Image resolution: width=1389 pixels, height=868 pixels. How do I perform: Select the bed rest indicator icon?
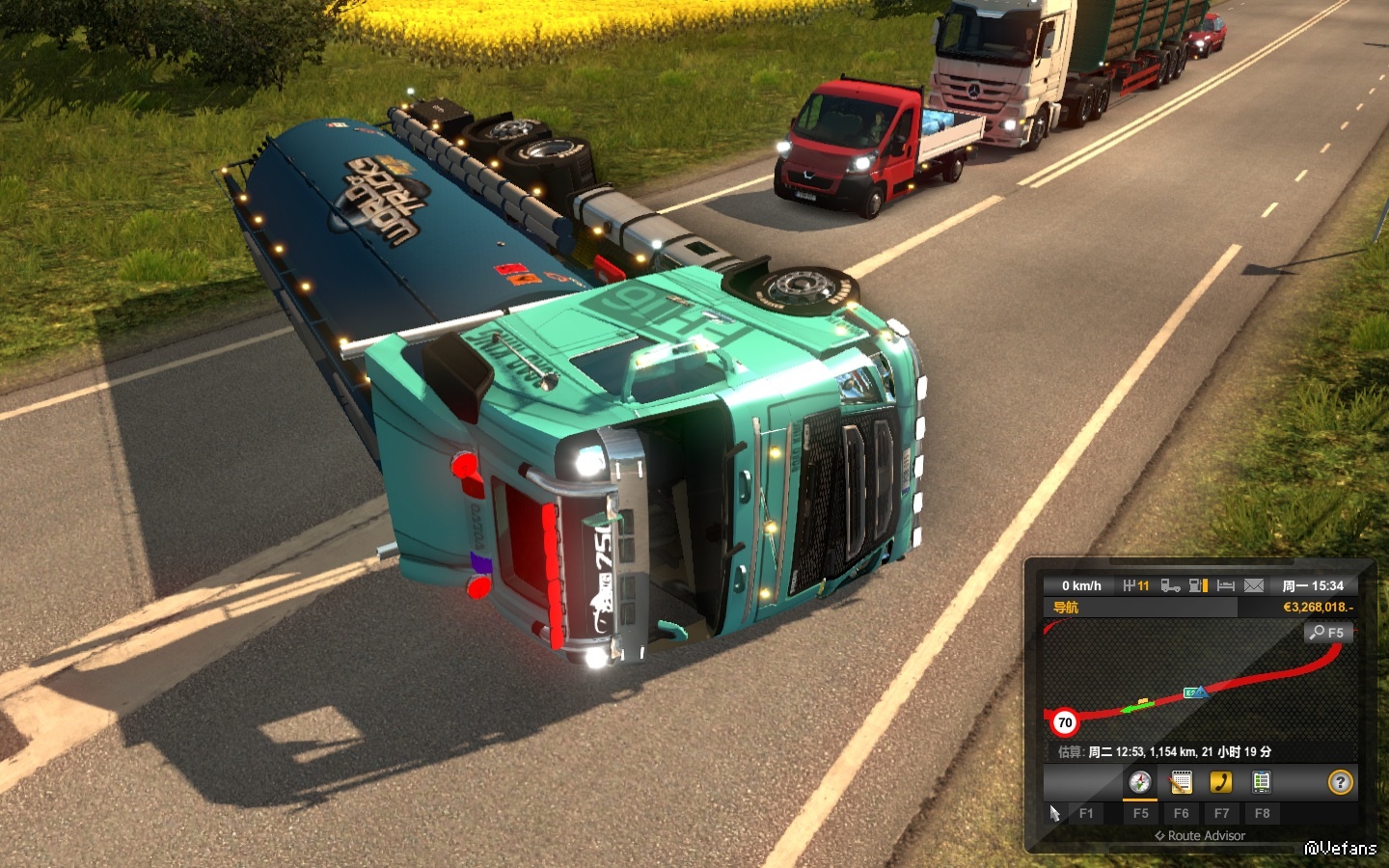coord(1226,585)
